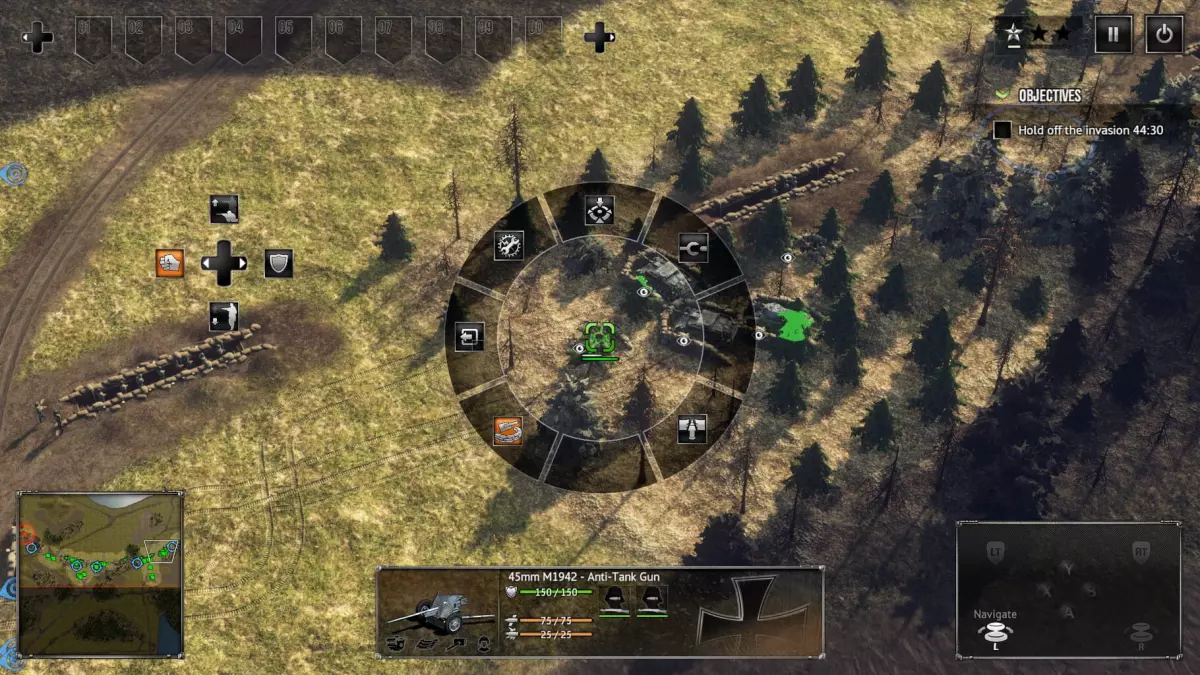Activate the orange rotate gun command
This screenshot has height=675, width=1200.
(509, 430)
